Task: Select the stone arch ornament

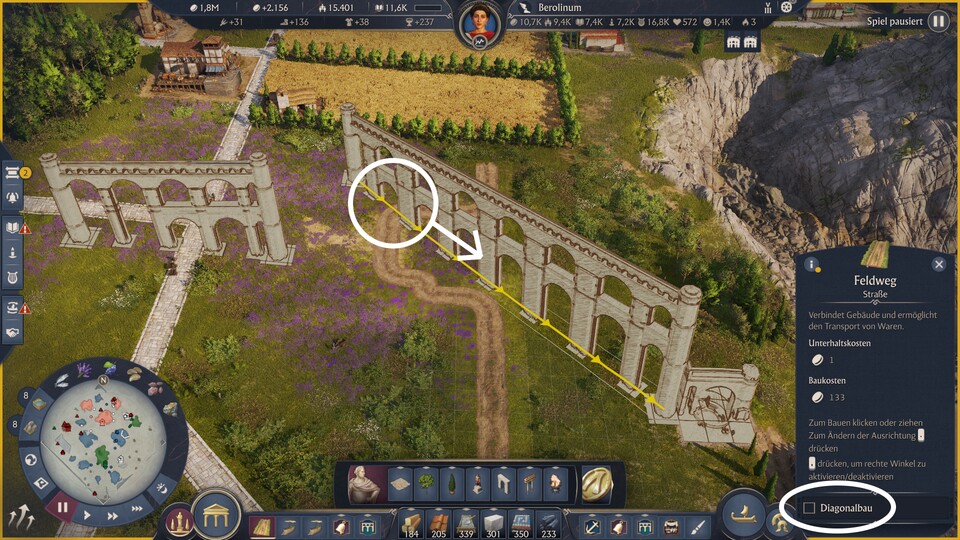Action: (503, 484)
